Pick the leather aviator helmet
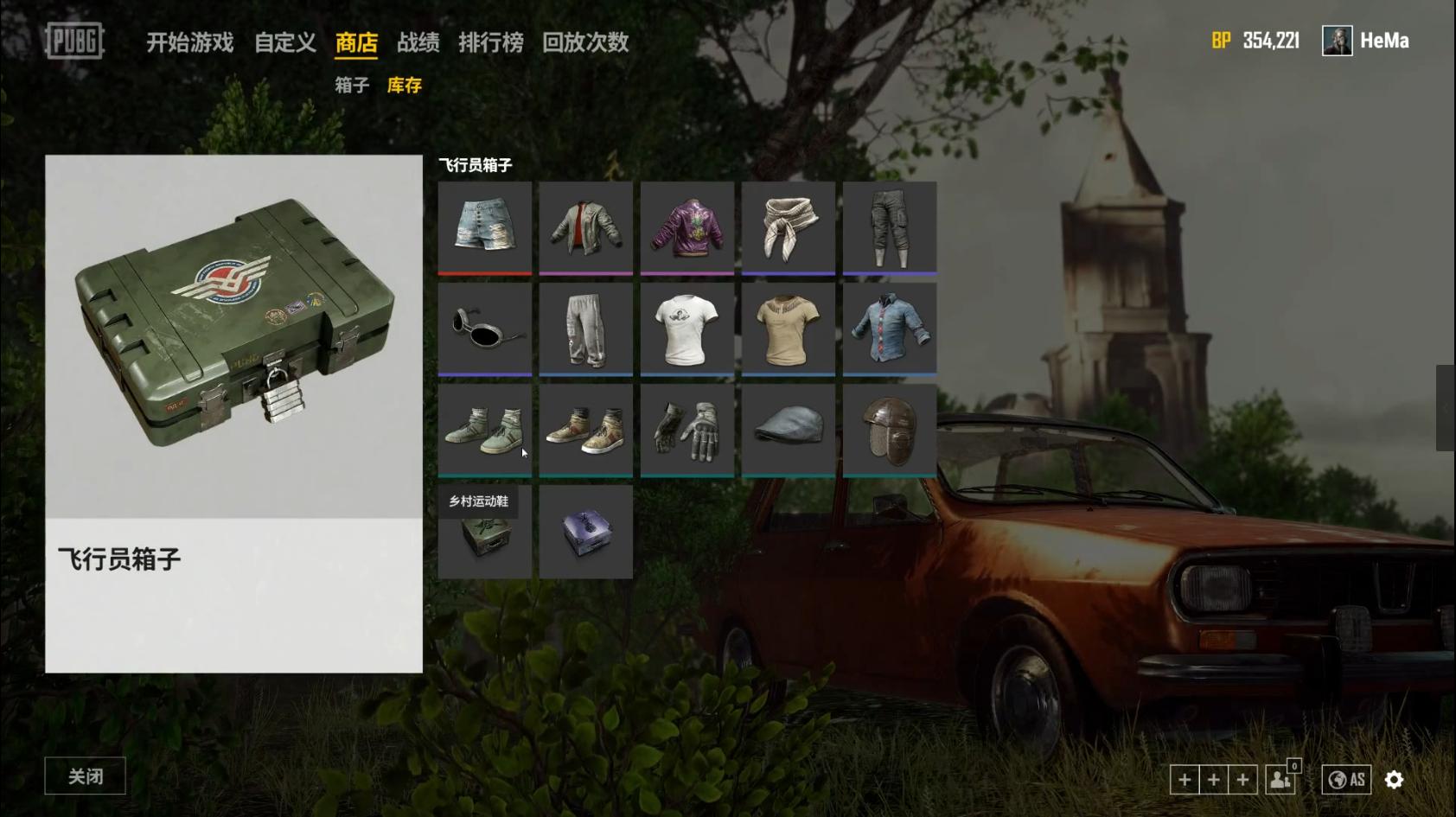This screenshot has height=817, width=1456. click(889, 430)
